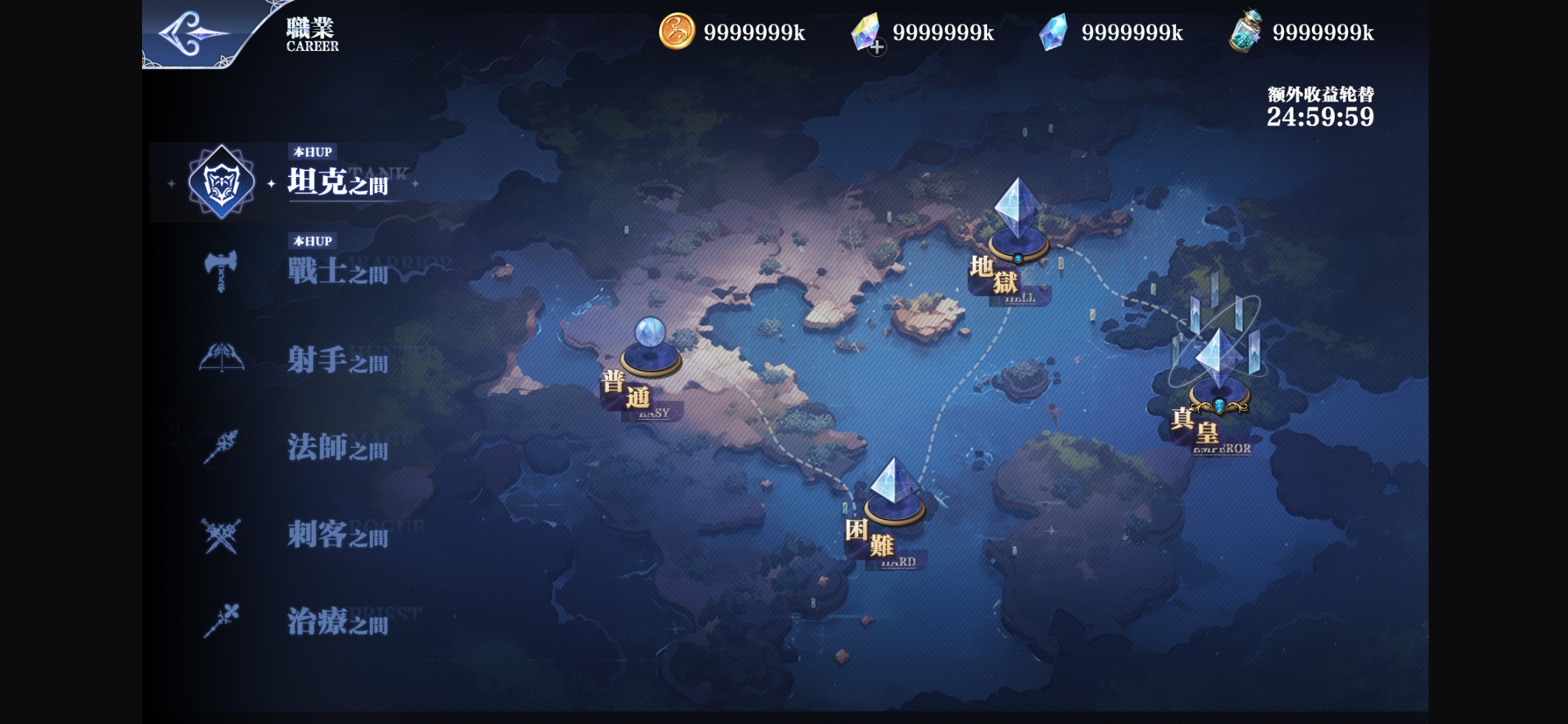Viewport: 1568px width, 724px height.
Task: Tap the gold coin currency icon
Action: coord(676,32)
